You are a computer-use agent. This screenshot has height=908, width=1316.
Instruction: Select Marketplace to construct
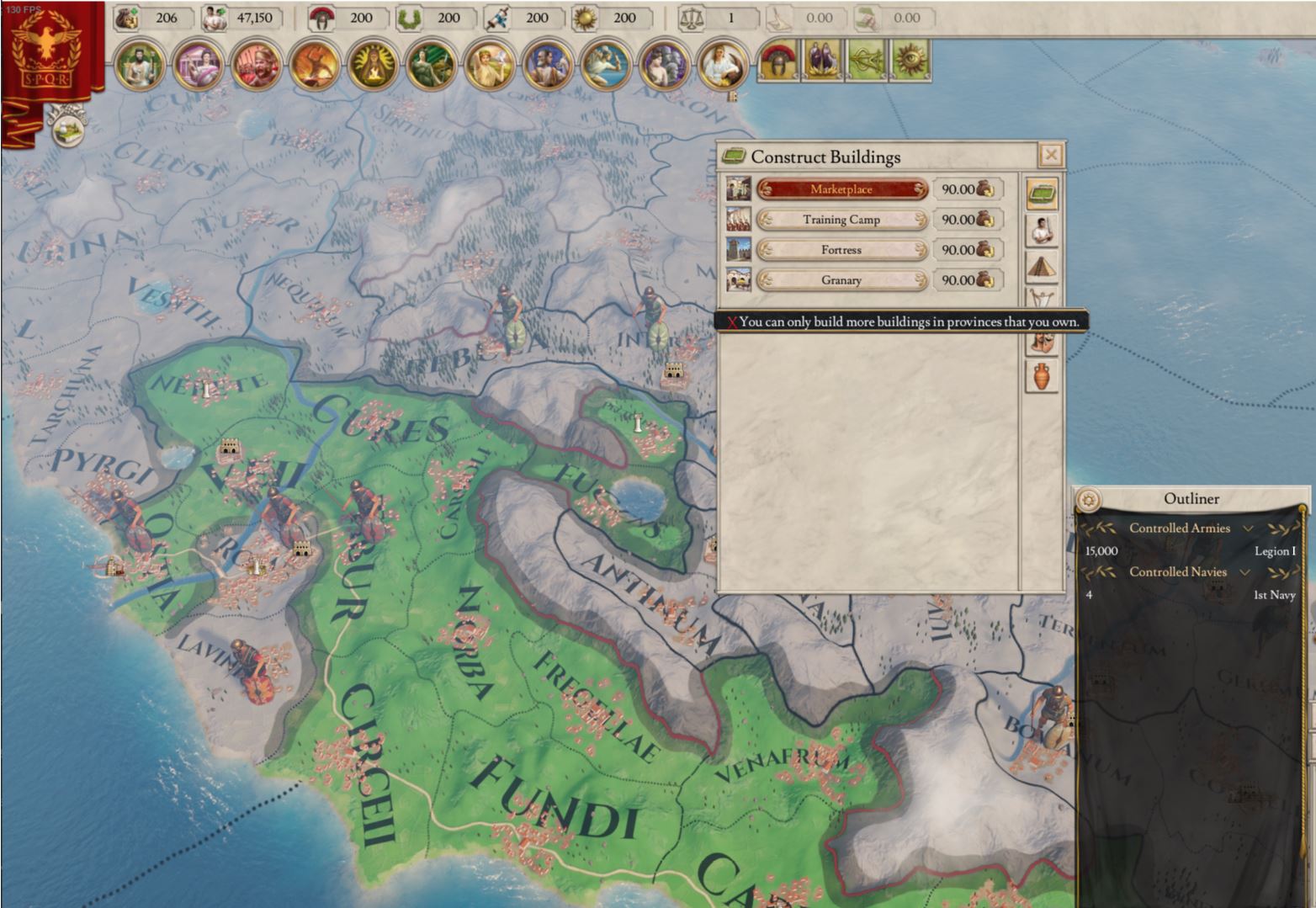pyautogui.click(x=841, y=189)
